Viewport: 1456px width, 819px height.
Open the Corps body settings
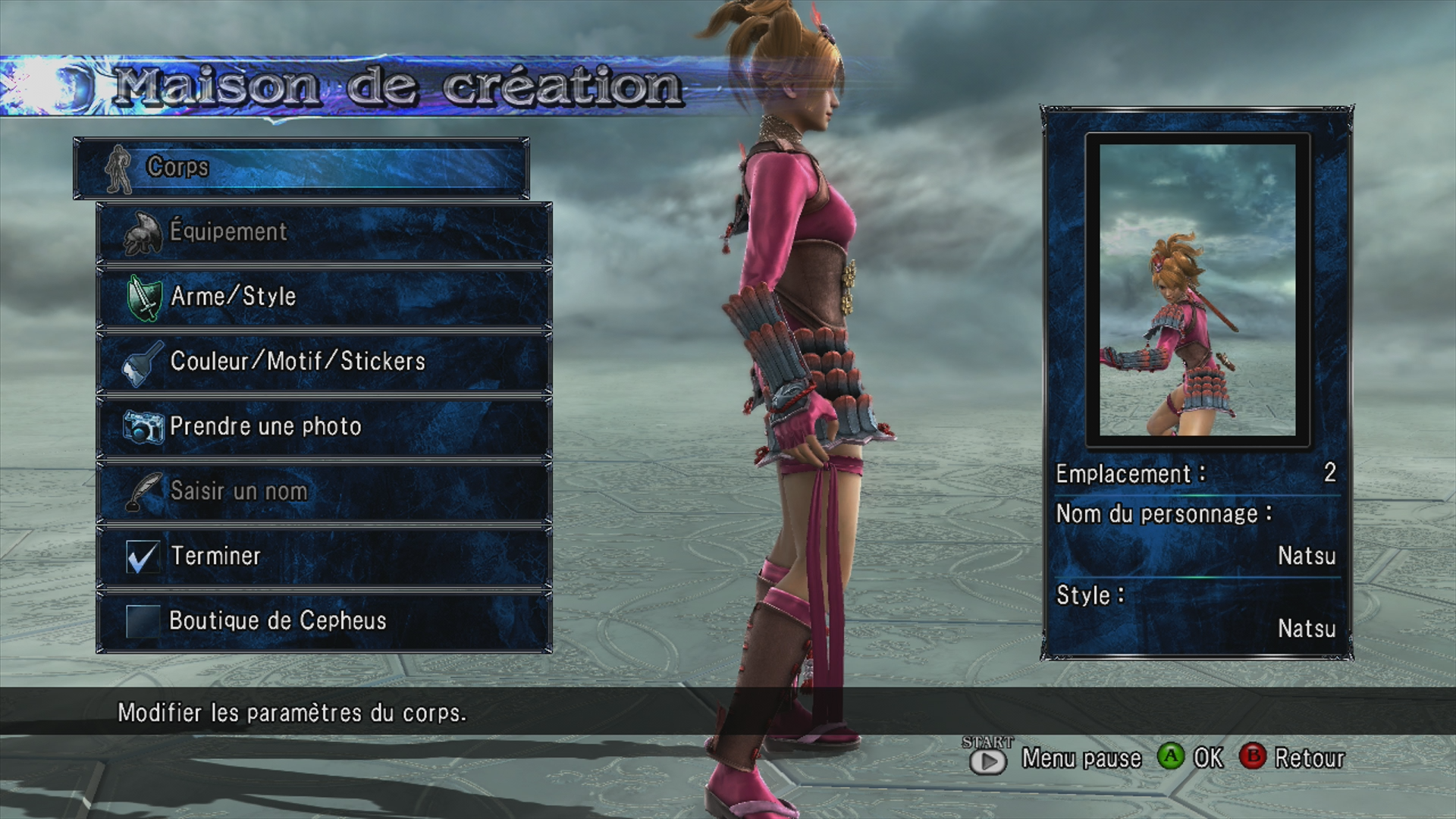301,168
